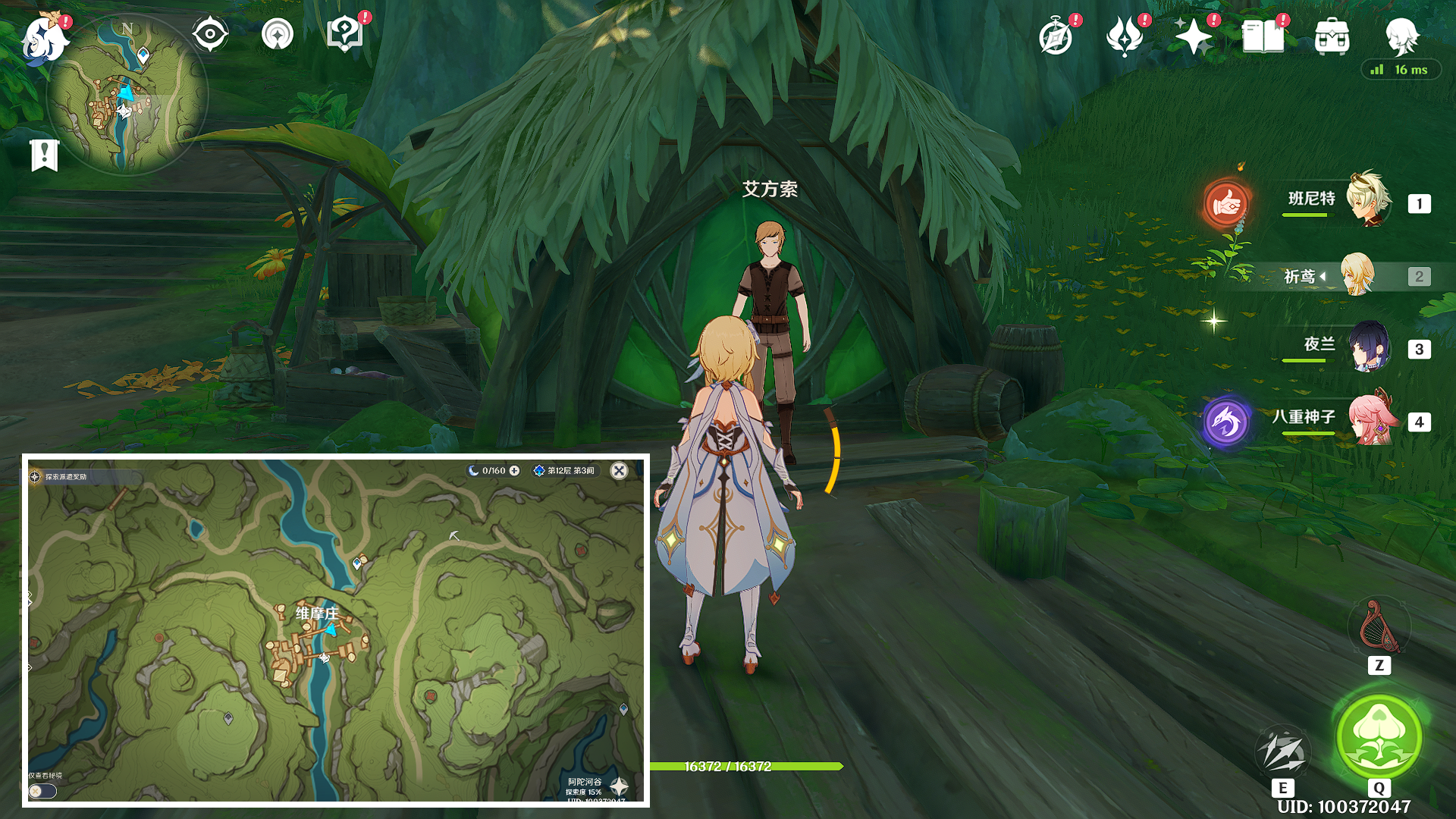The width and height of the screenshot is (1456, 819).
Task: Open the character head profile icon
Action: click(1401, 35)
